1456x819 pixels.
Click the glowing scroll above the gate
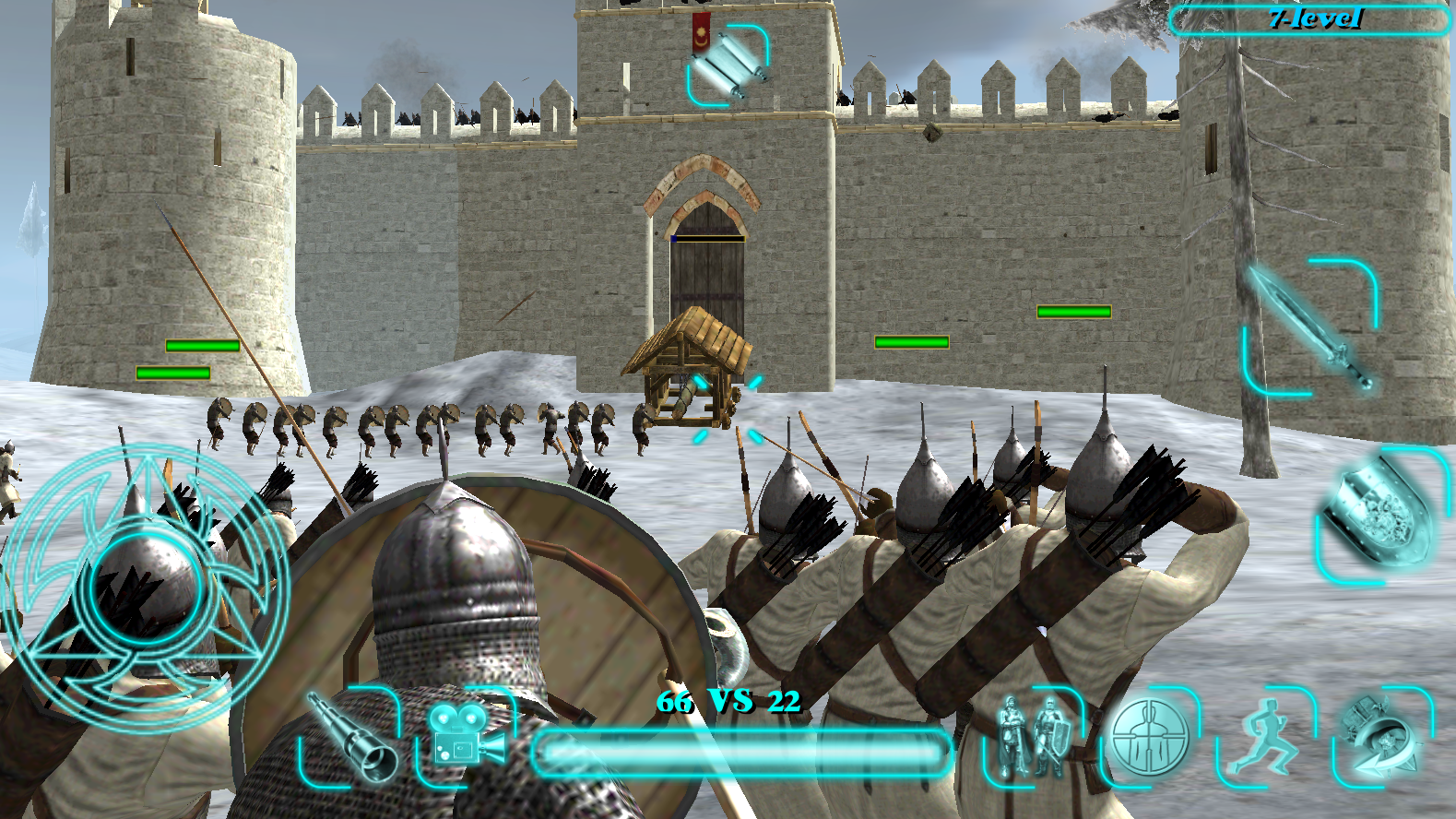(733, 65)
